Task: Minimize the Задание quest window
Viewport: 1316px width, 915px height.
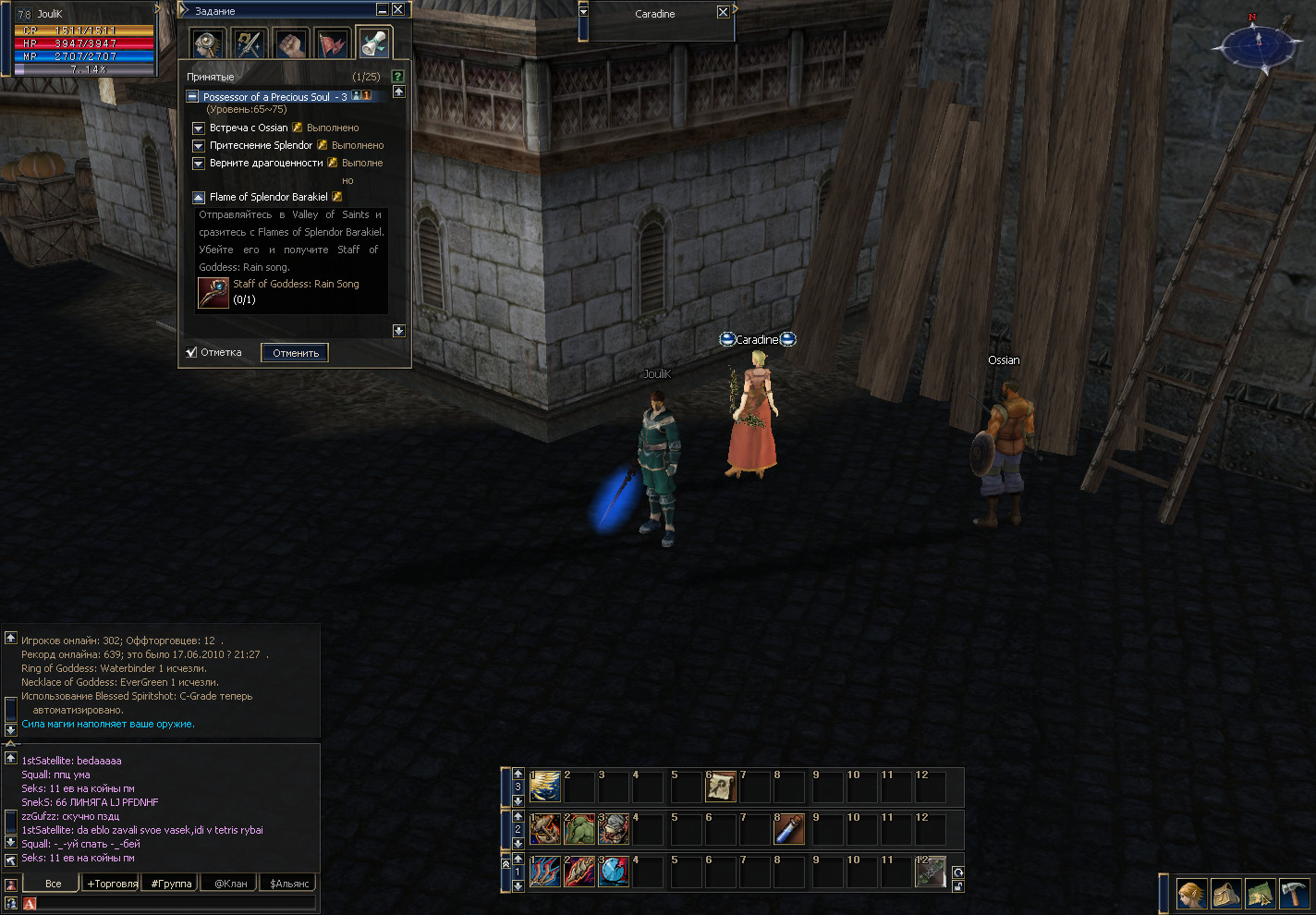Action: [383, 9]
